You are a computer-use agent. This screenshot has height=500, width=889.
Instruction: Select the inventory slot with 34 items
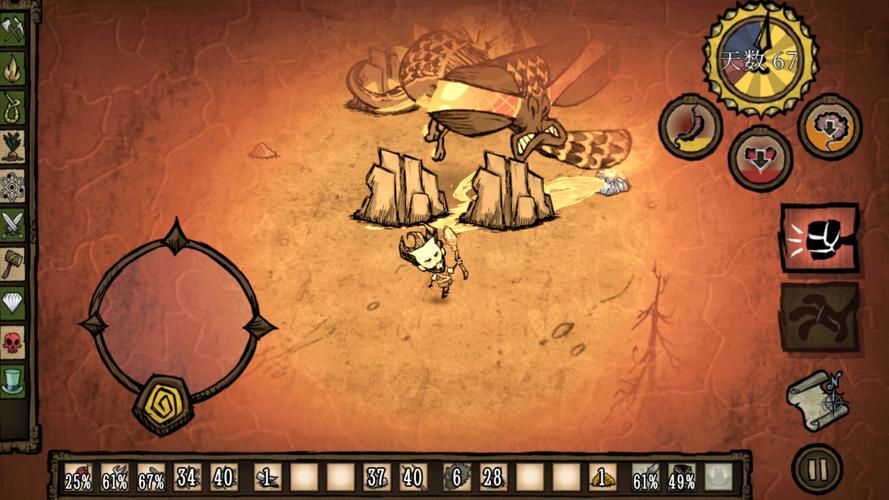click(187, 477)
